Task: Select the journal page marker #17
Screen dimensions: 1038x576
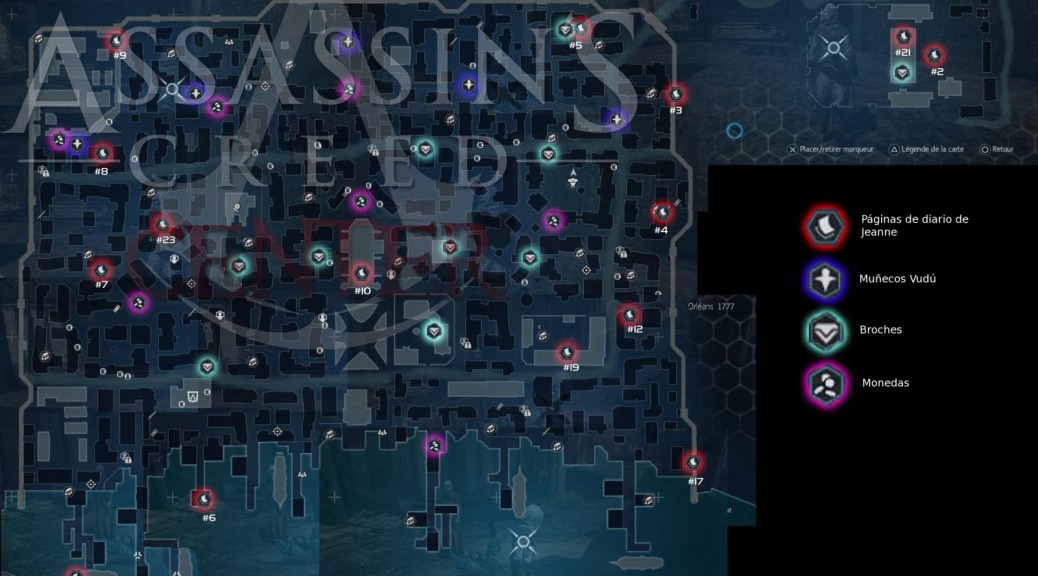Action: 693,463
